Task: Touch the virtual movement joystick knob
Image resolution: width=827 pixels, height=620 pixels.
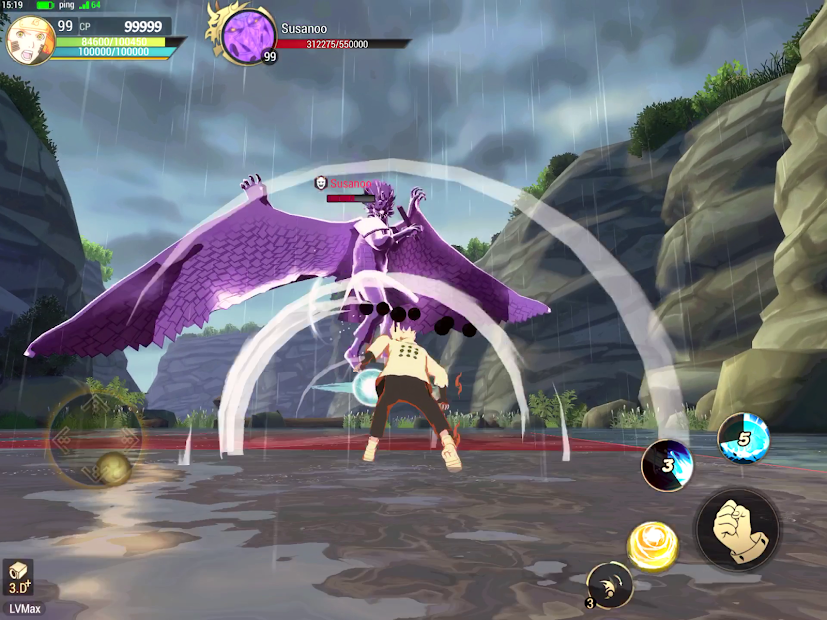Action: tap(112, 467)
